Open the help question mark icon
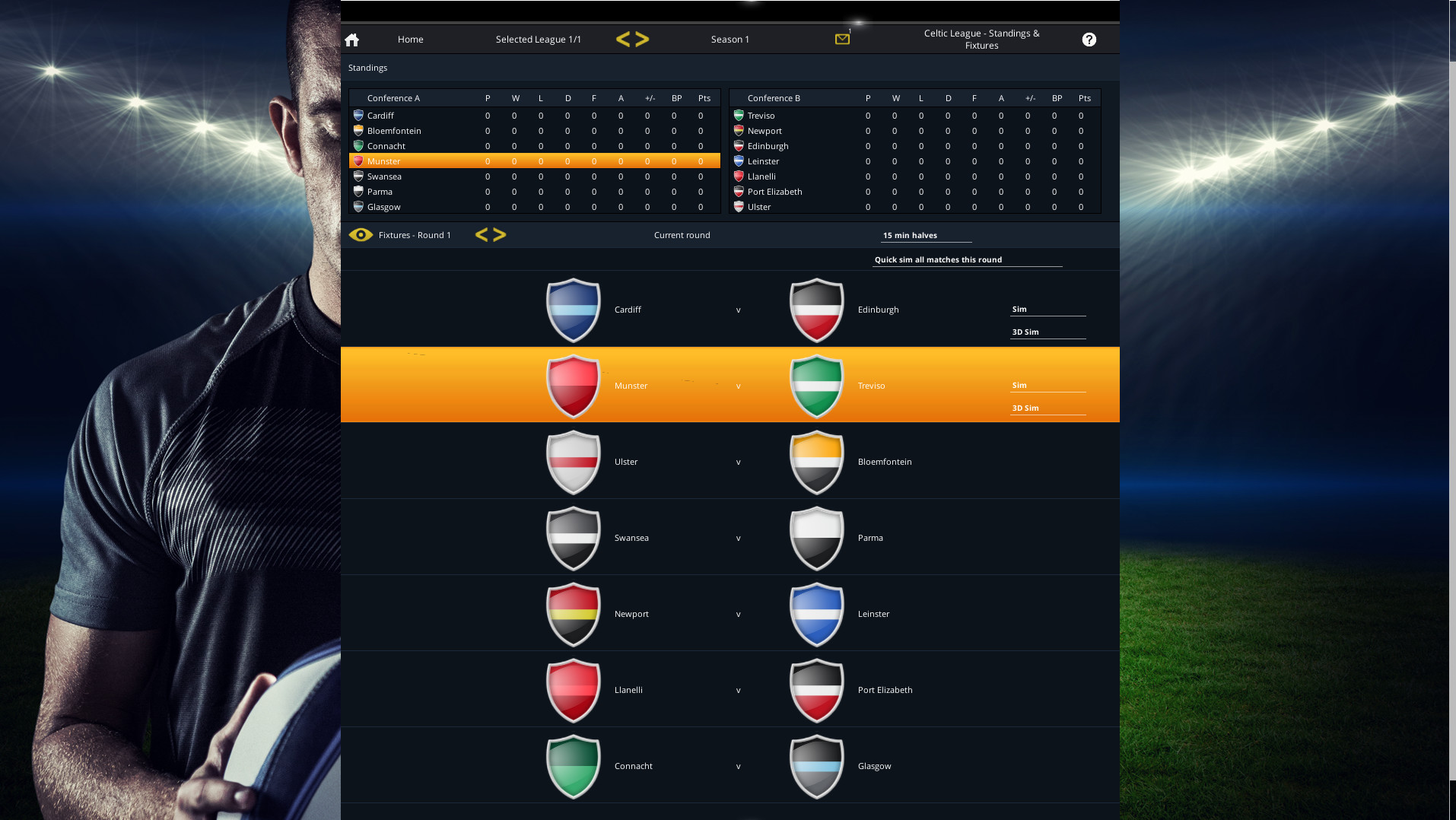Screen dimensions: 1456x820 [x=1089, y=39]
